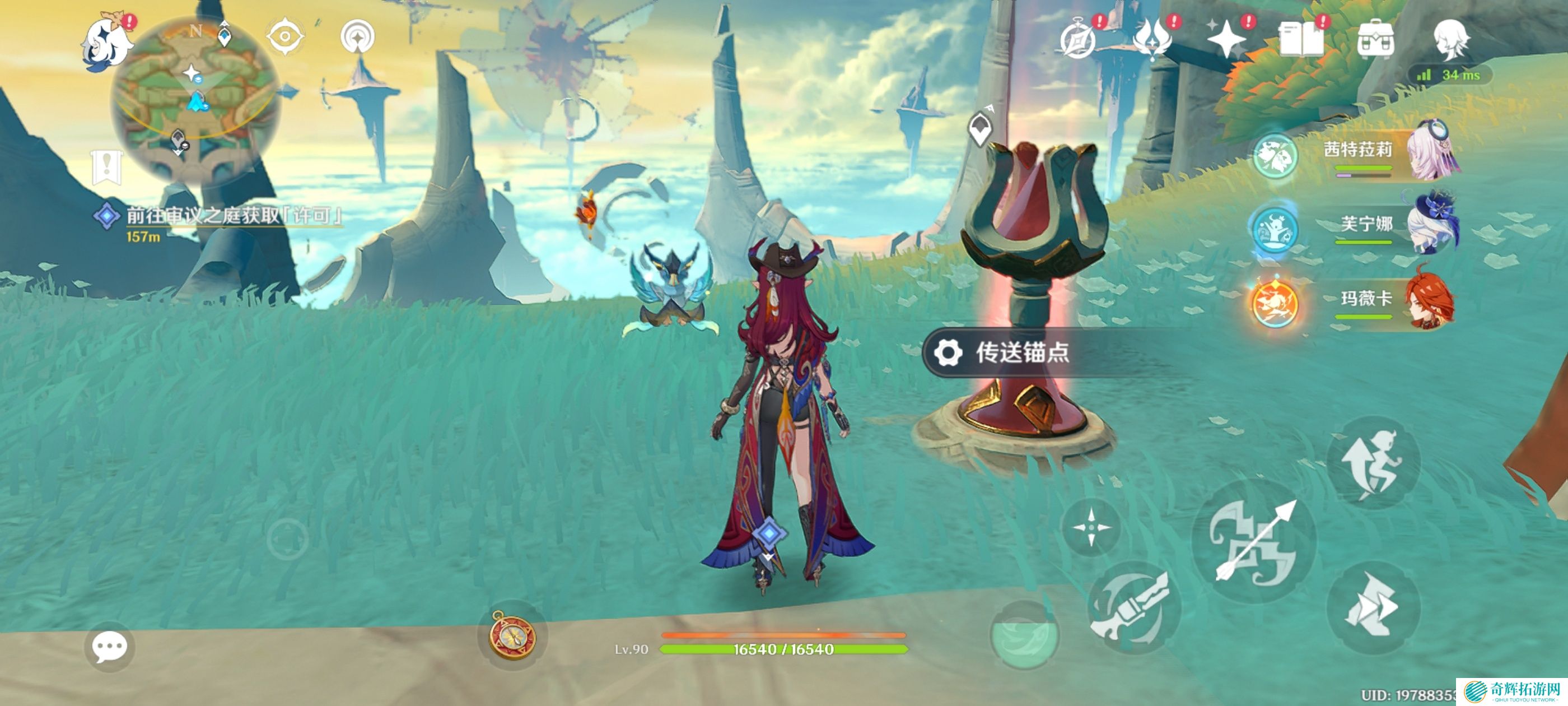Open the Paimon menu
The height and width of the screenshot is (706, 1568).
coord(108,43)
